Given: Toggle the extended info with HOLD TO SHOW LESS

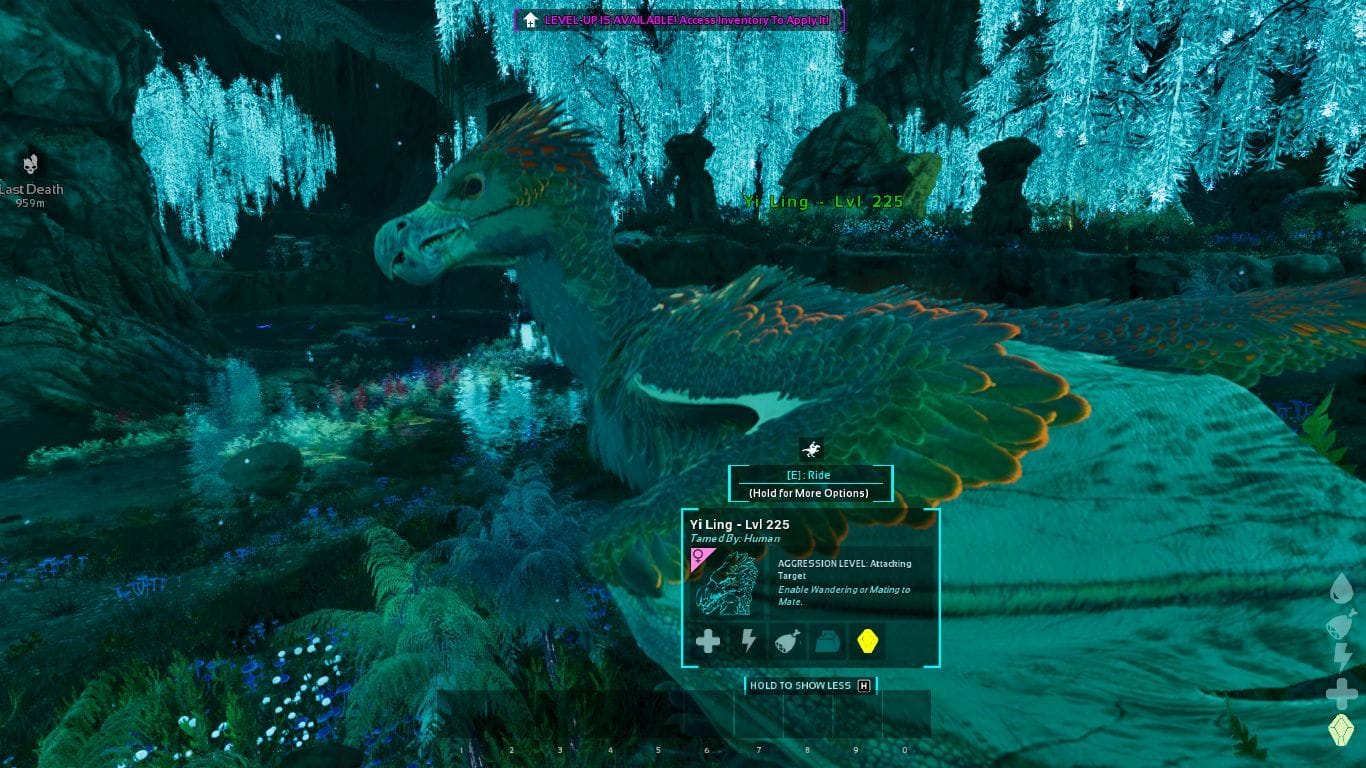Looking at the screenshot, I should click(x=809, y=685).
